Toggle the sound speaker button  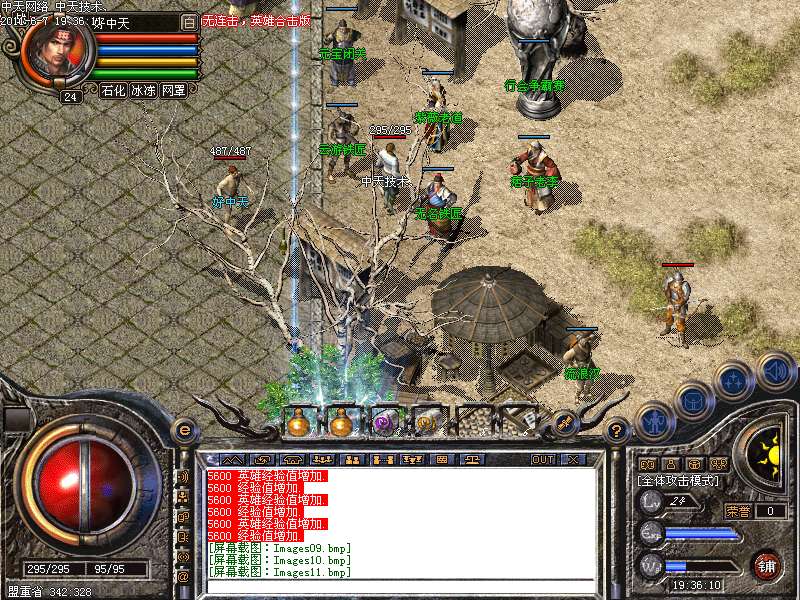(775, 371)
